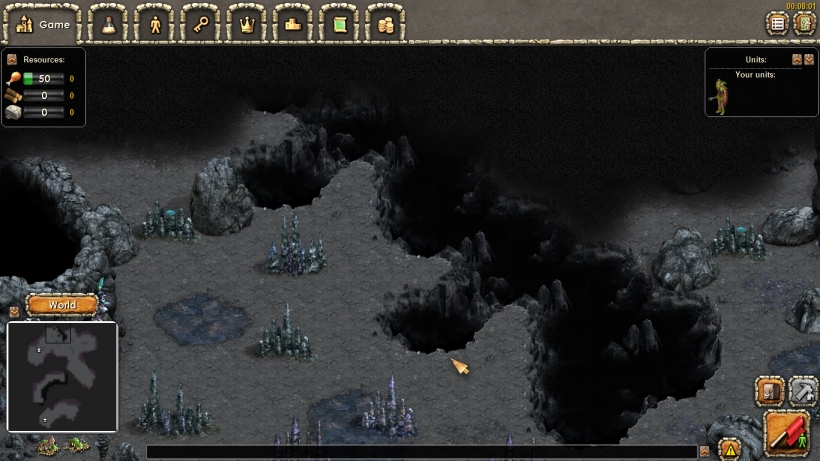Open the crown tab
Screen dimensions: 820x461
coord(246,24)
